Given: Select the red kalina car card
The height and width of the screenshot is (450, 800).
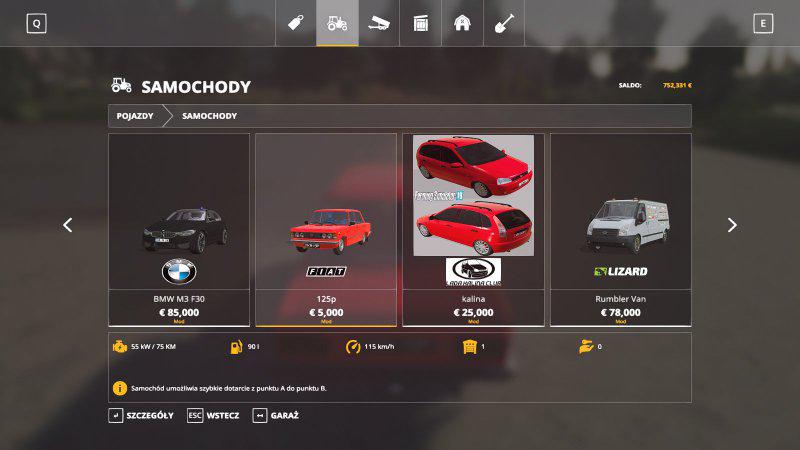Looking at the screenshot, I should [473, 230].
